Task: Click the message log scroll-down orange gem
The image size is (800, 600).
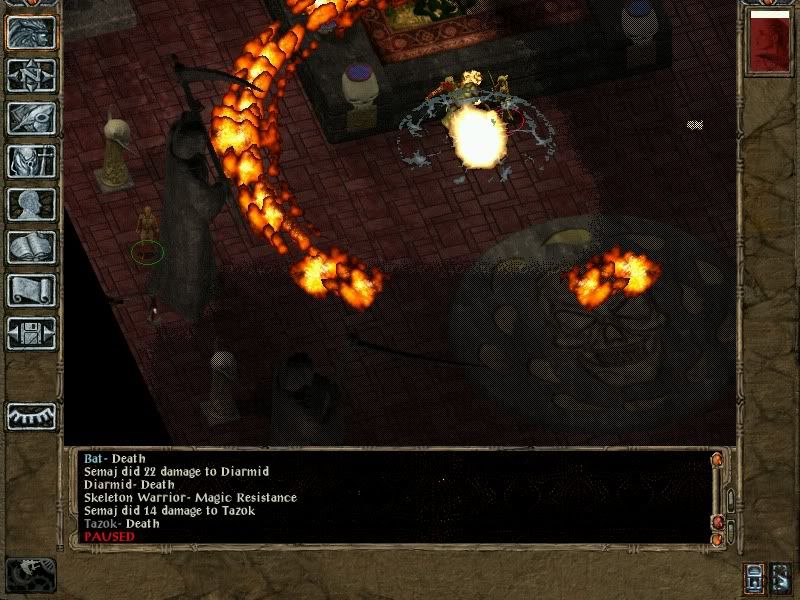Action: point(716,538)
